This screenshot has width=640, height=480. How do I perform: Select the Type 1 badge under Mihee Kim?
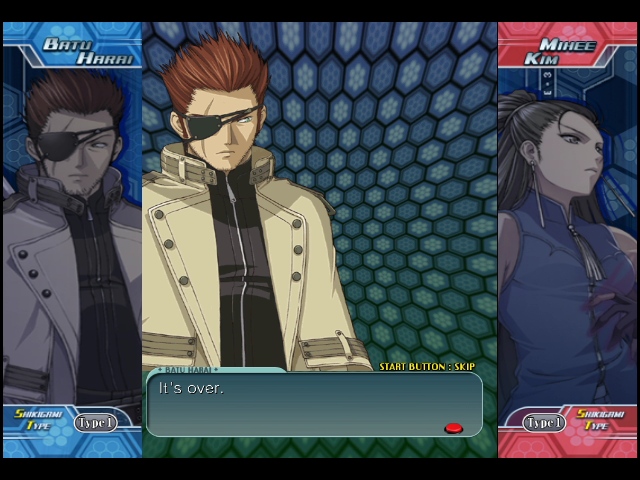pyautogui.click(x=544, y=422)
